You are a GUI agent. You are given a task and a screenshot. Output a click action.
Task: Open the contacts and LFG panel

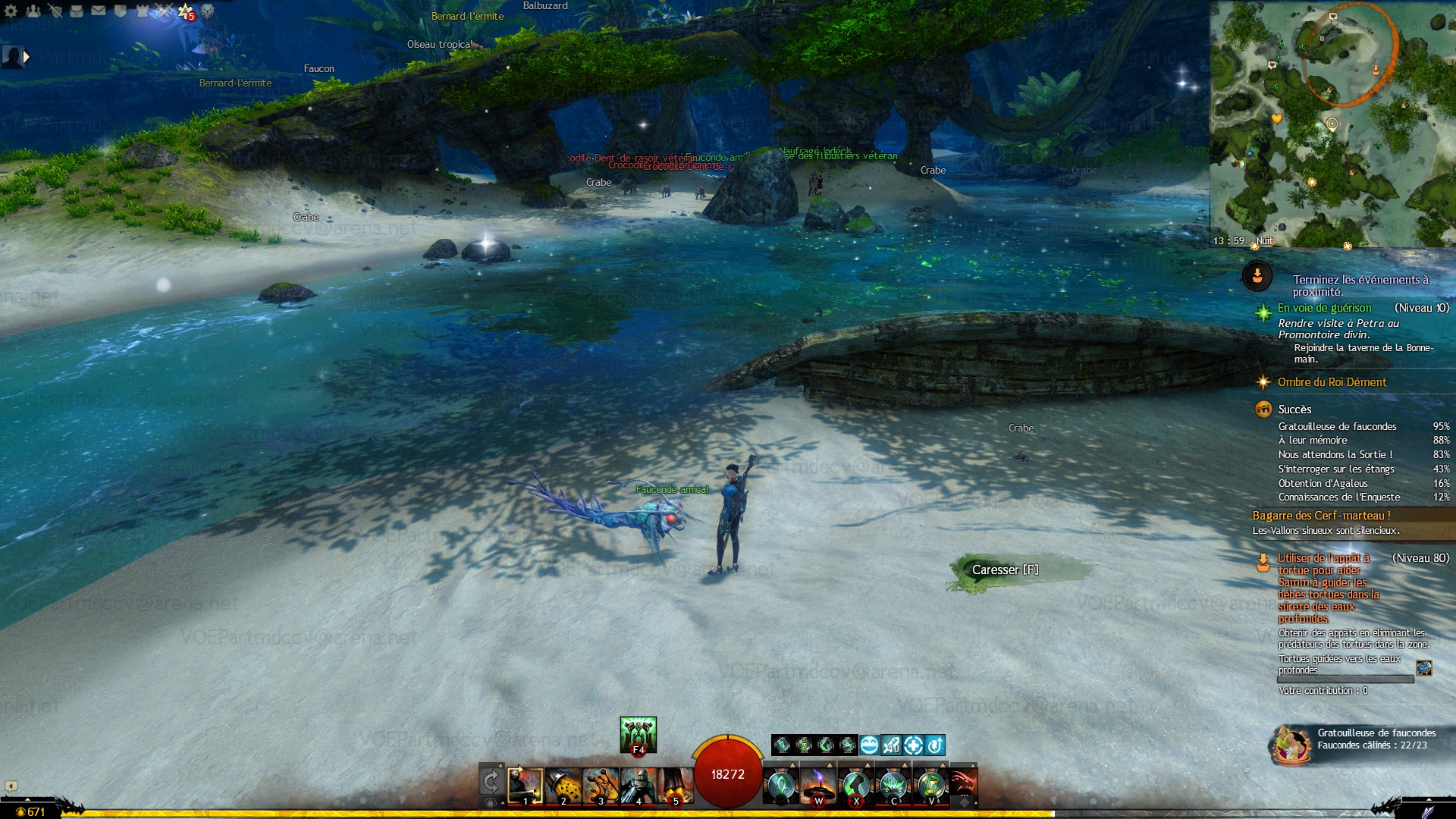tap(33, 11)
